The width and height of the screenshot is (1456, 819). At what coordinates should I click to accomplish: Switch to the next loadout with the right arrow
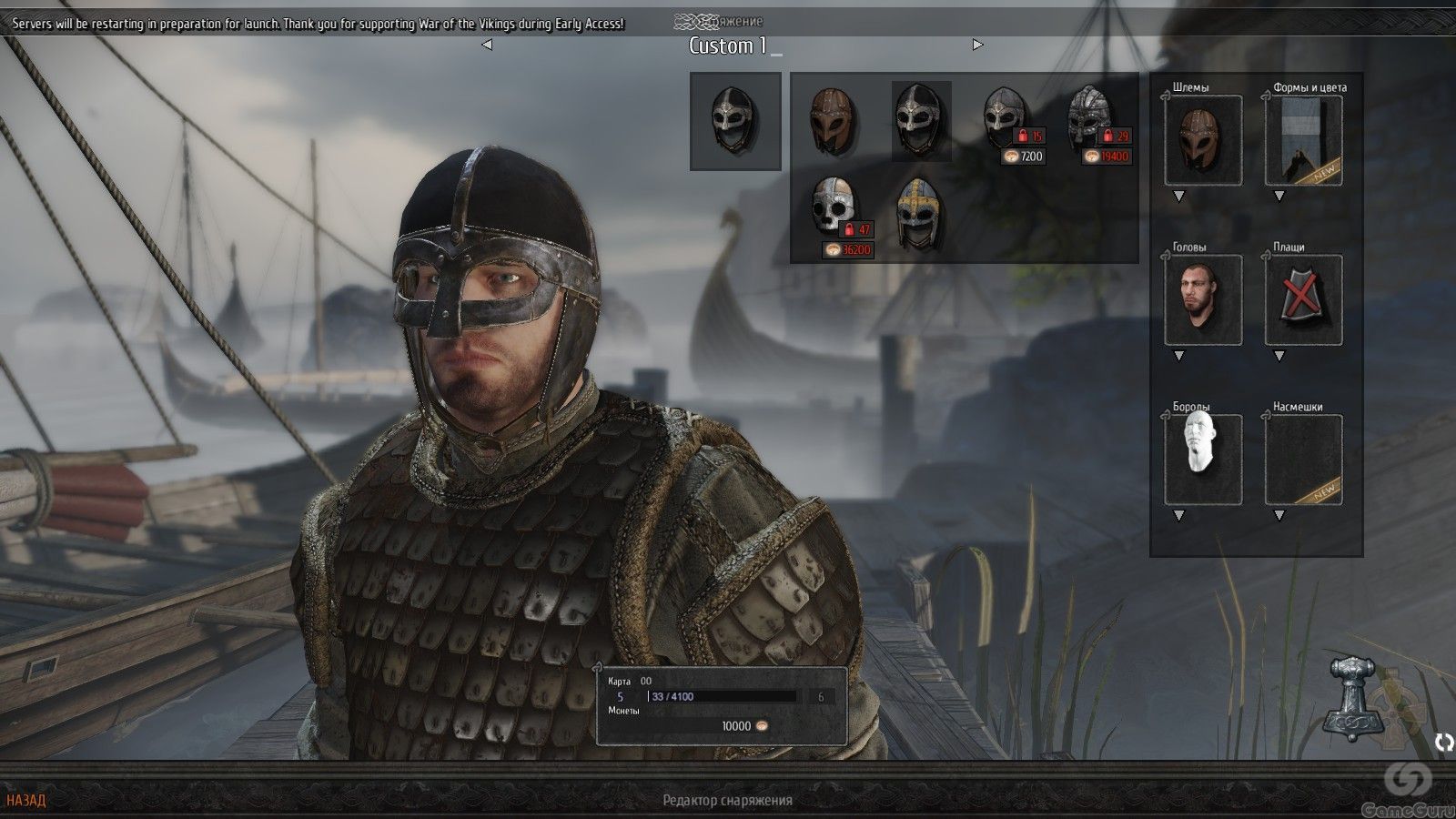click(x=977, y=45)
